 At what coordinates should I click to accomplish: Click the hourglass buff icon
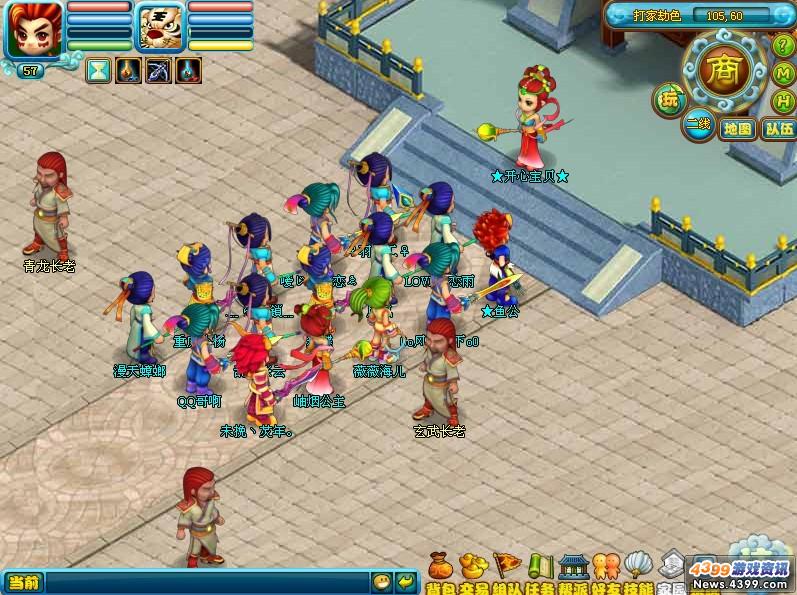pyautogui.click(x=98, y=70)
